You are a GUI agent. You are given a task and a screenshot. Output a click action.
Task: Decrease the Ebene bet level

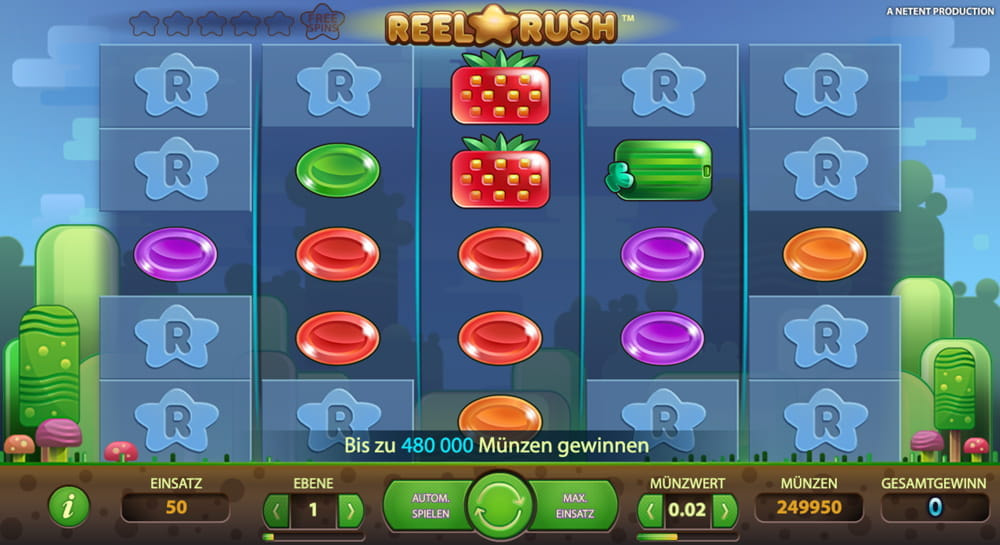(x=276, y=510)
